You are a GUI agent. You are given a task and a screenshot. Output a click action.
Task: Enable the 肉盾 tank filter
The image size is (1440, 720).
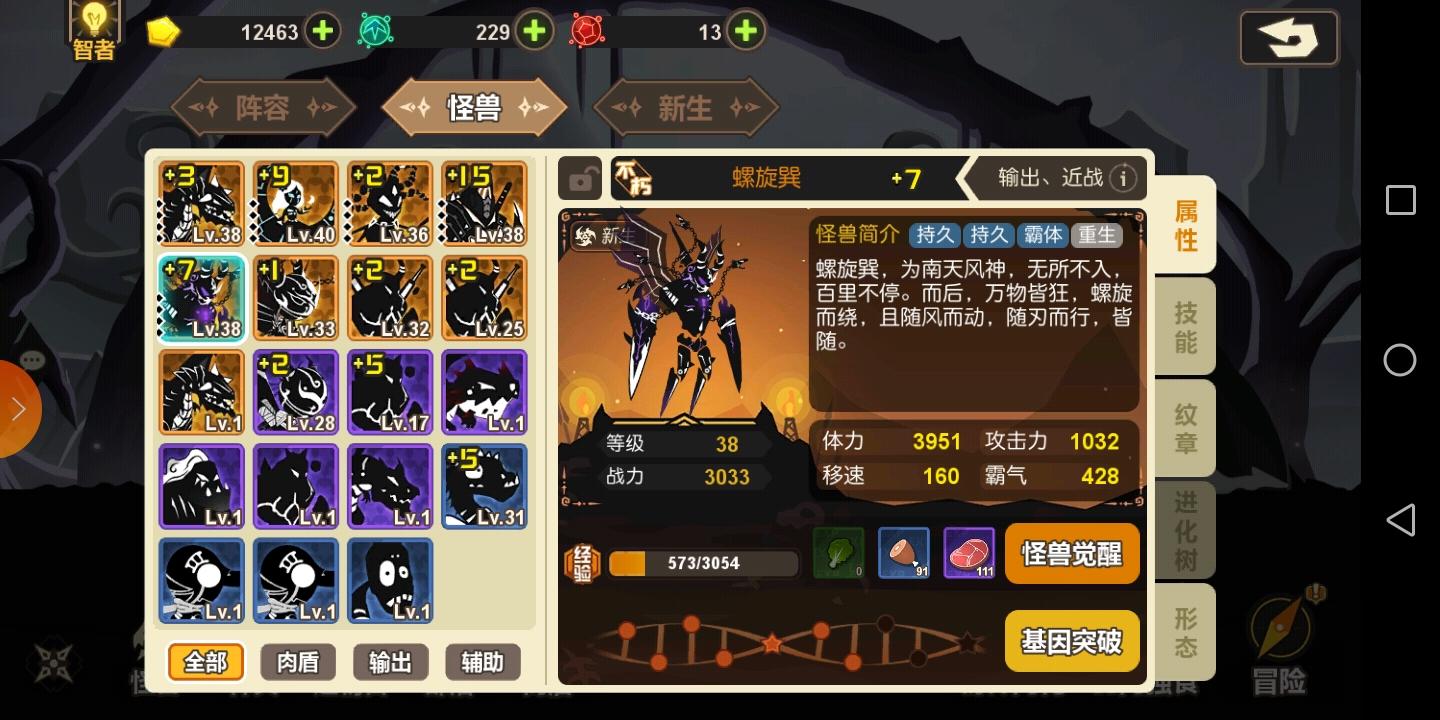(297, 661)
